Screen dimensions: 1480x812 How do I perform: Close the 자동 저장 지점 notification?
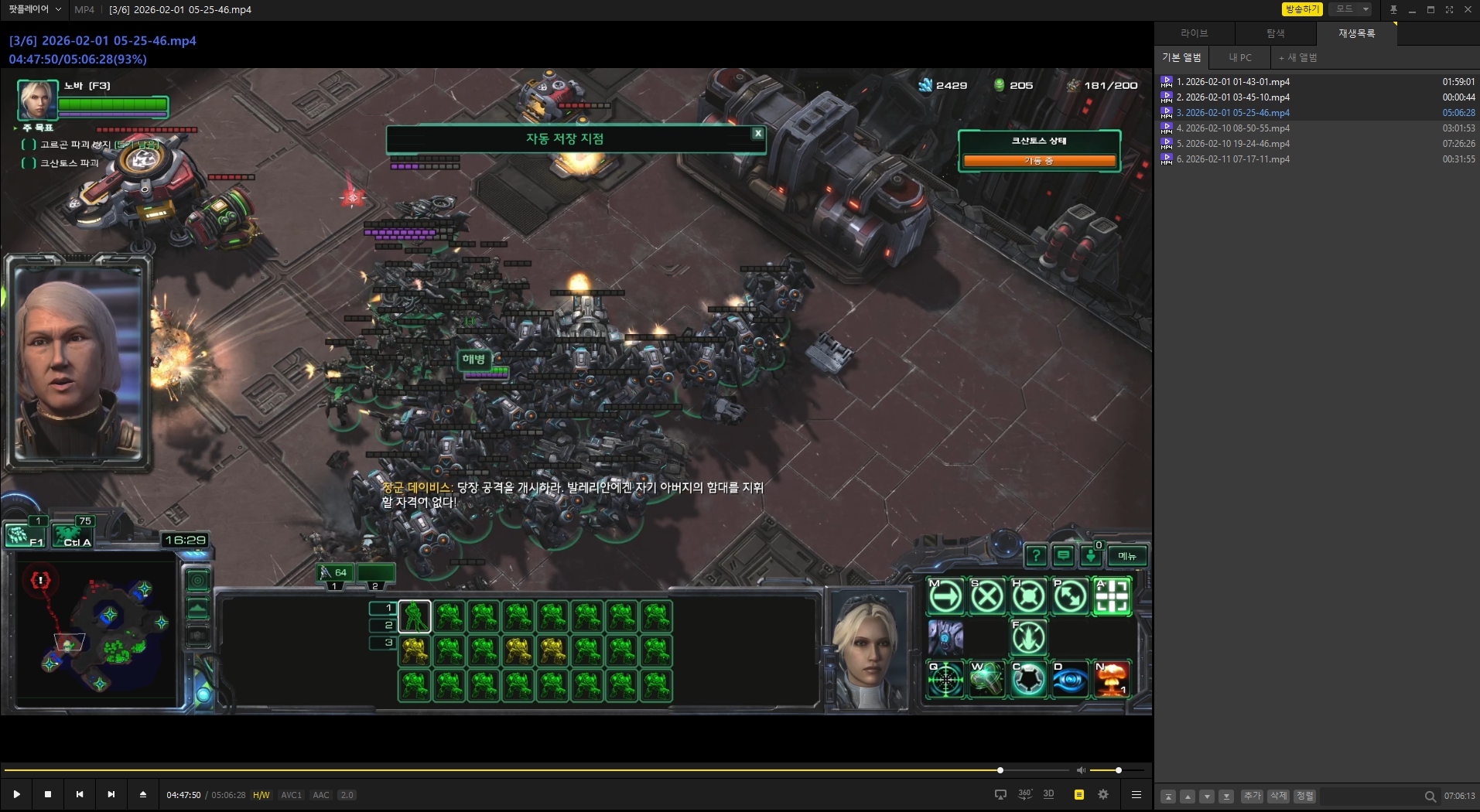click(x=758, y=133)
